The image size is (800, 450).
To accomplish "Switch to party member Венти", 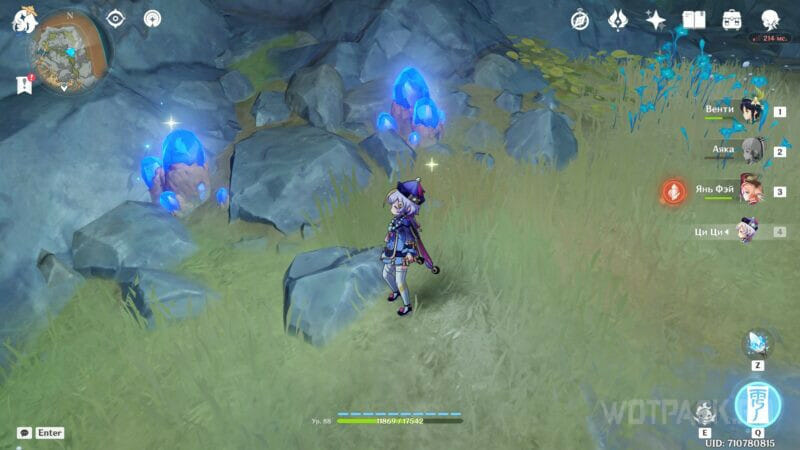I will [748, 111].
